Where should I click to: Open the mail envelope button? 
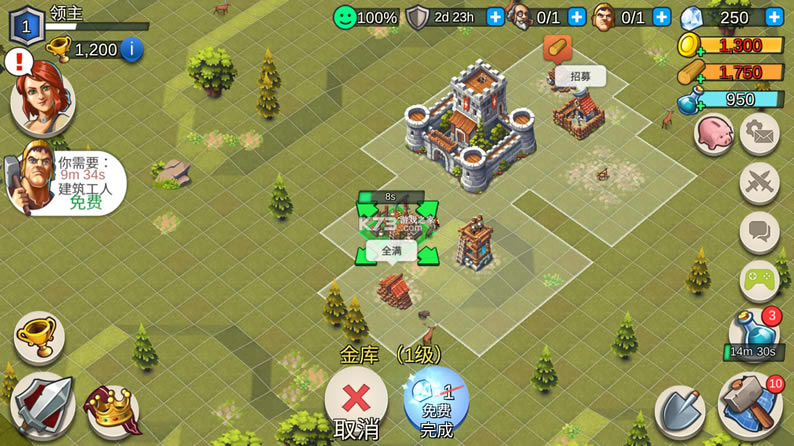(760, 135)
